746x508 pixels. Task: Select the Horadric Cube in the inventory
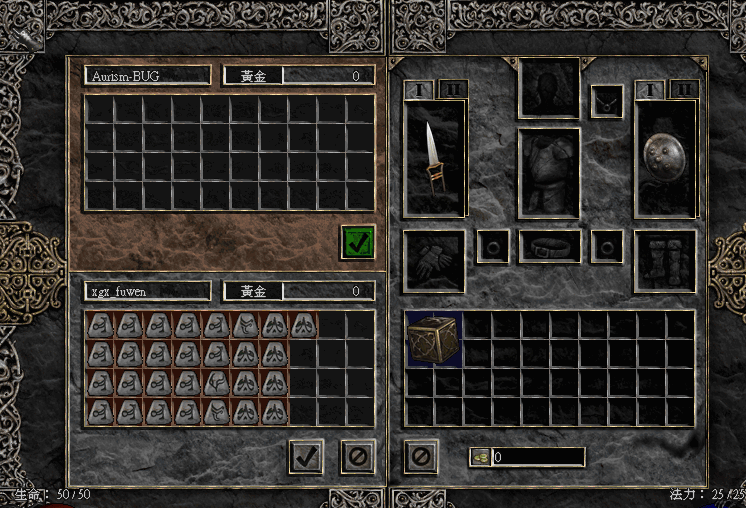coord(433,338)
